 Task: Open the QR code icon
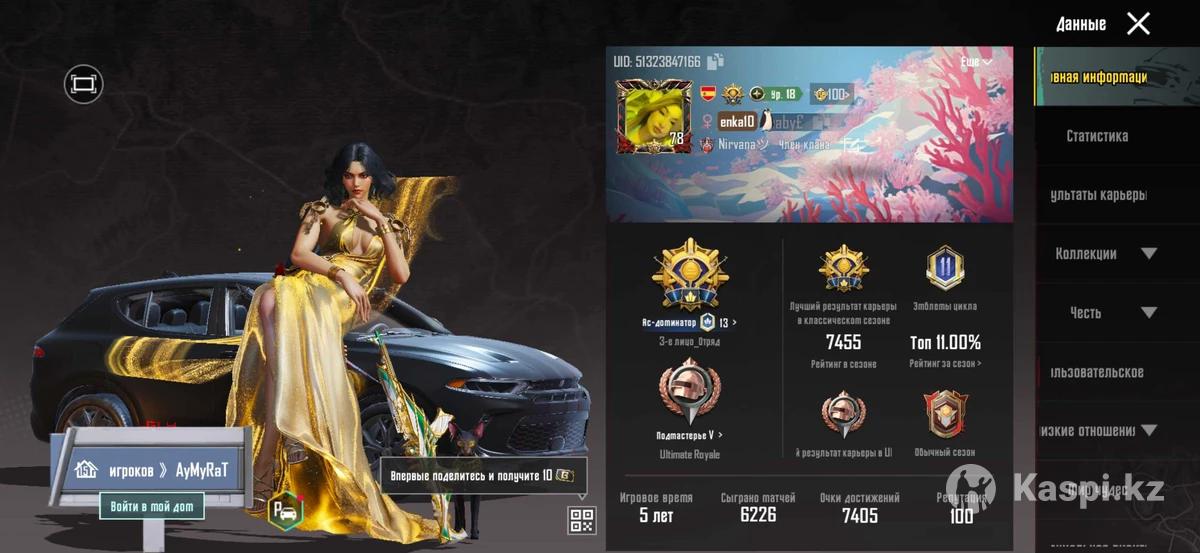pyautogui.click(x=582, y=520)
